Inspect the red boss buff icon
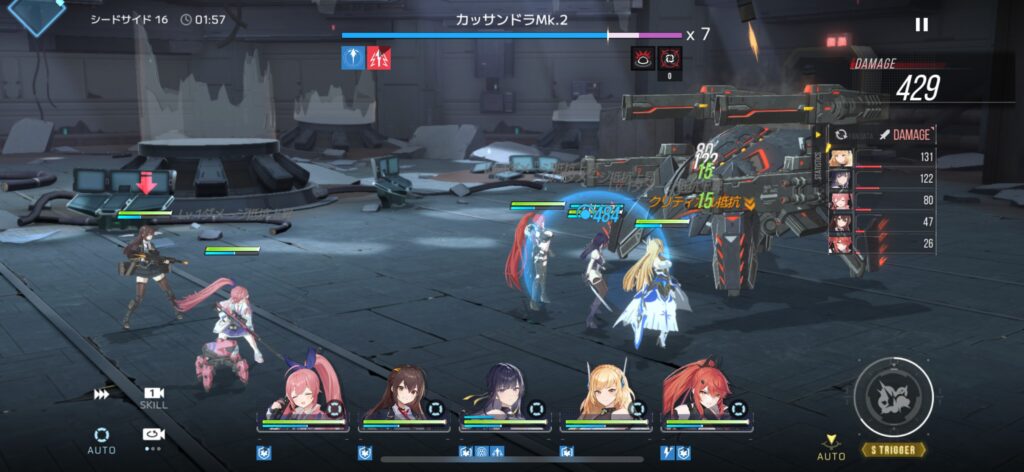This screenshot has height=472, width=1024. [x=379, y=59]
